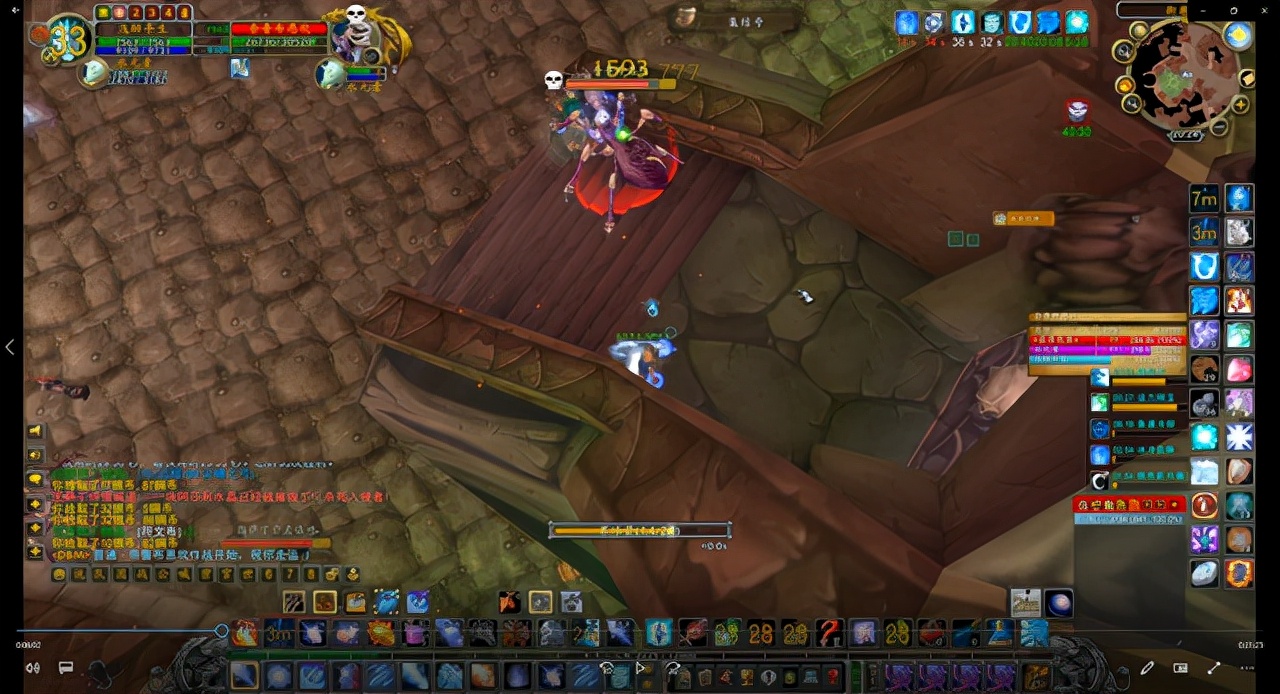Zoom out the minimap with minus button
This screenshot has height=694, width=1280.
point(1219,127)
